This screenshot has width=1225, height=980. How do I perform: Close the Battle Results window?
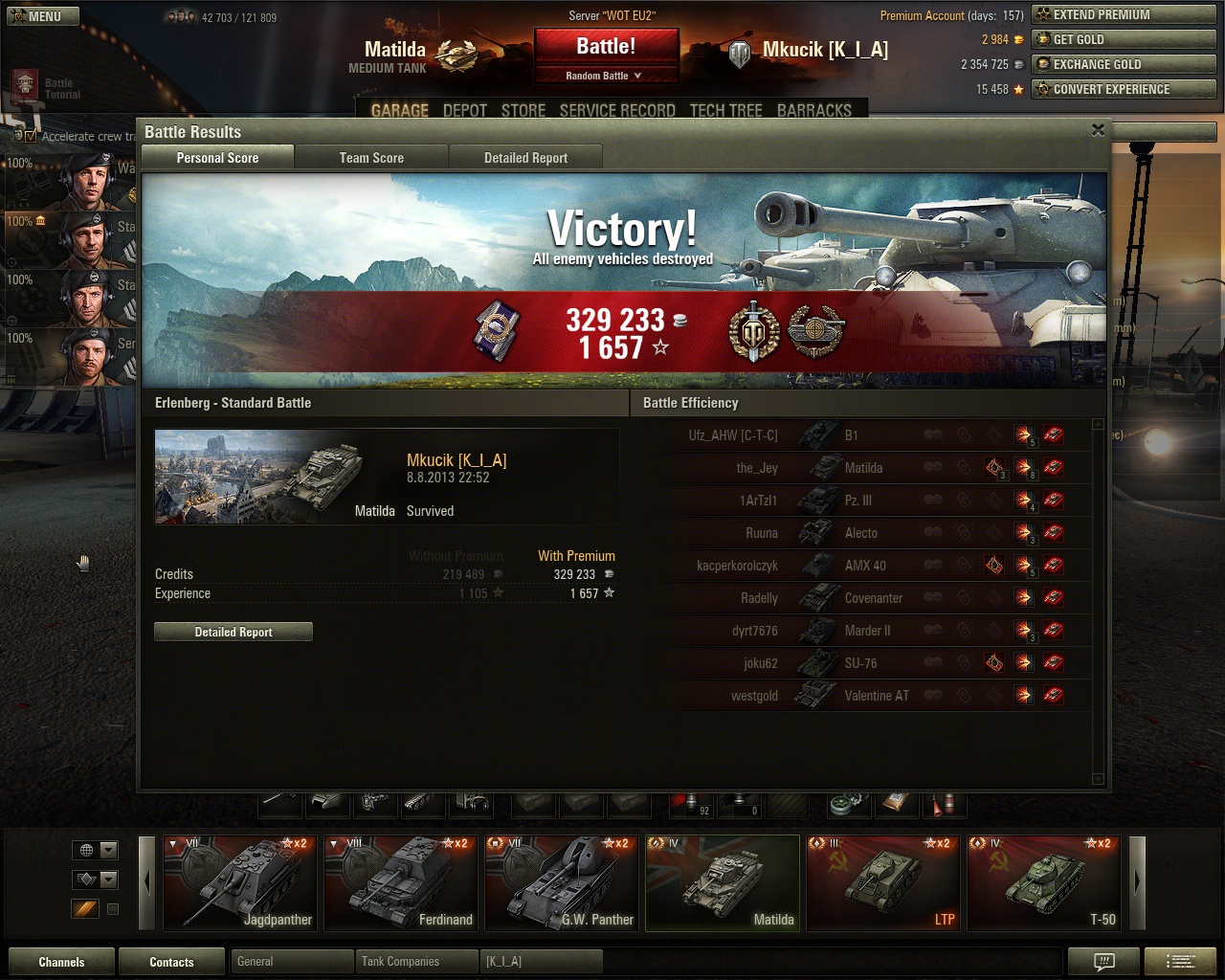tap(1098, 130)
